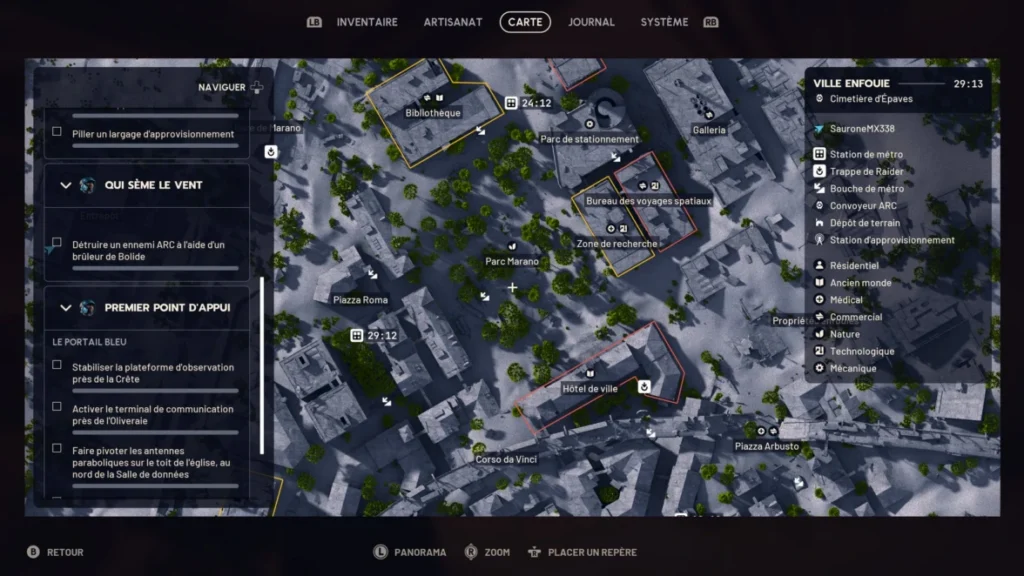Select the Trappe de Raider legend entry
Image resolution: width=1024 pixels, height=576 pixels.
(866, 171)
